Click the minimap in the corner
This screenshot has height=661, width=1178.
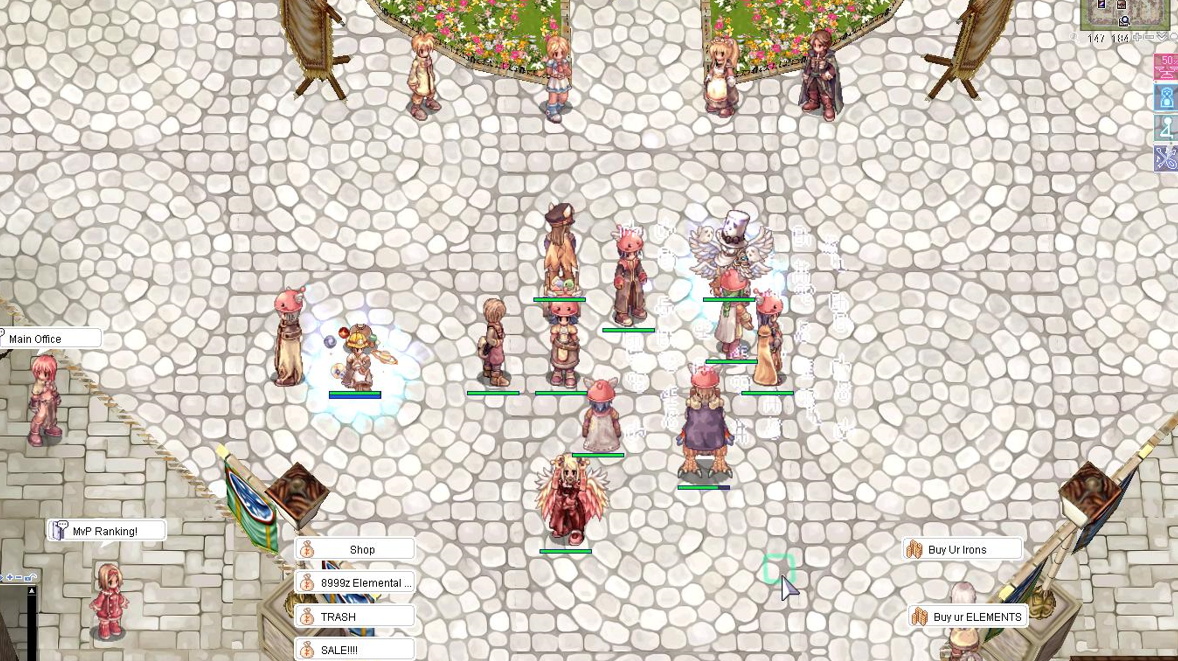click(1124, 14)
